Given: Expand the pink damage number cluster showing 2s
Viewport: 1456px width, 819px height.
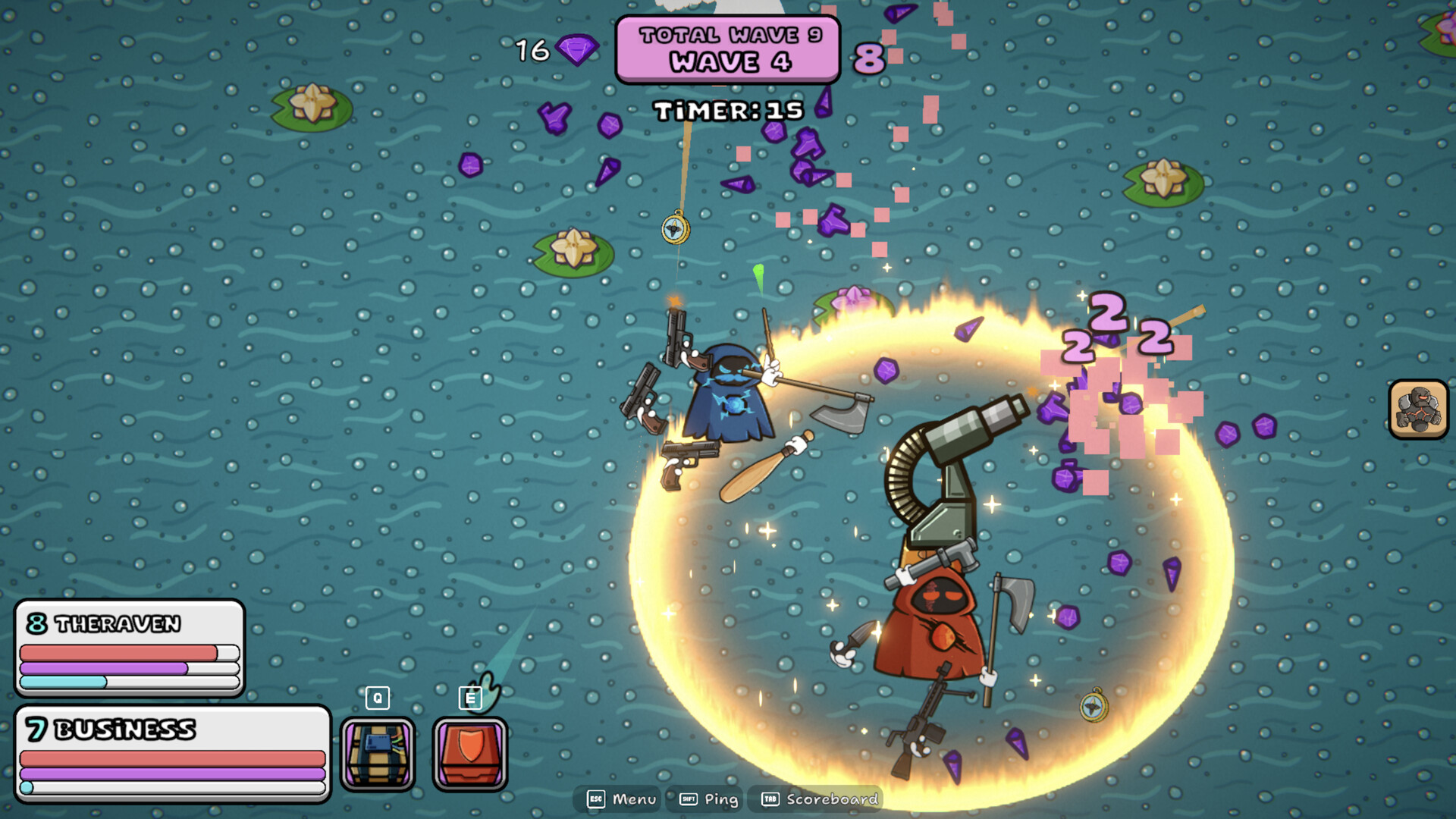Looking at the screenshot, I should 1111,330.
